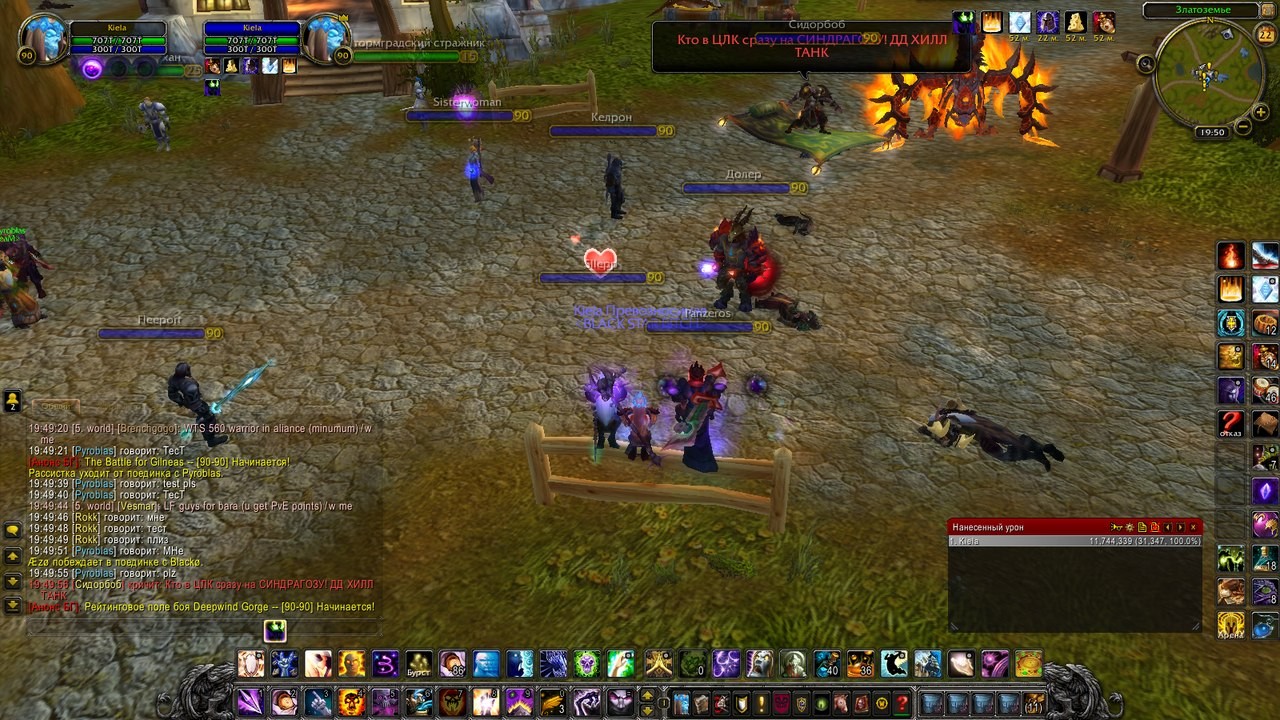Click the action bar page-up arrow
This screenshot has width=1280, height=720.
coord(647,695)
